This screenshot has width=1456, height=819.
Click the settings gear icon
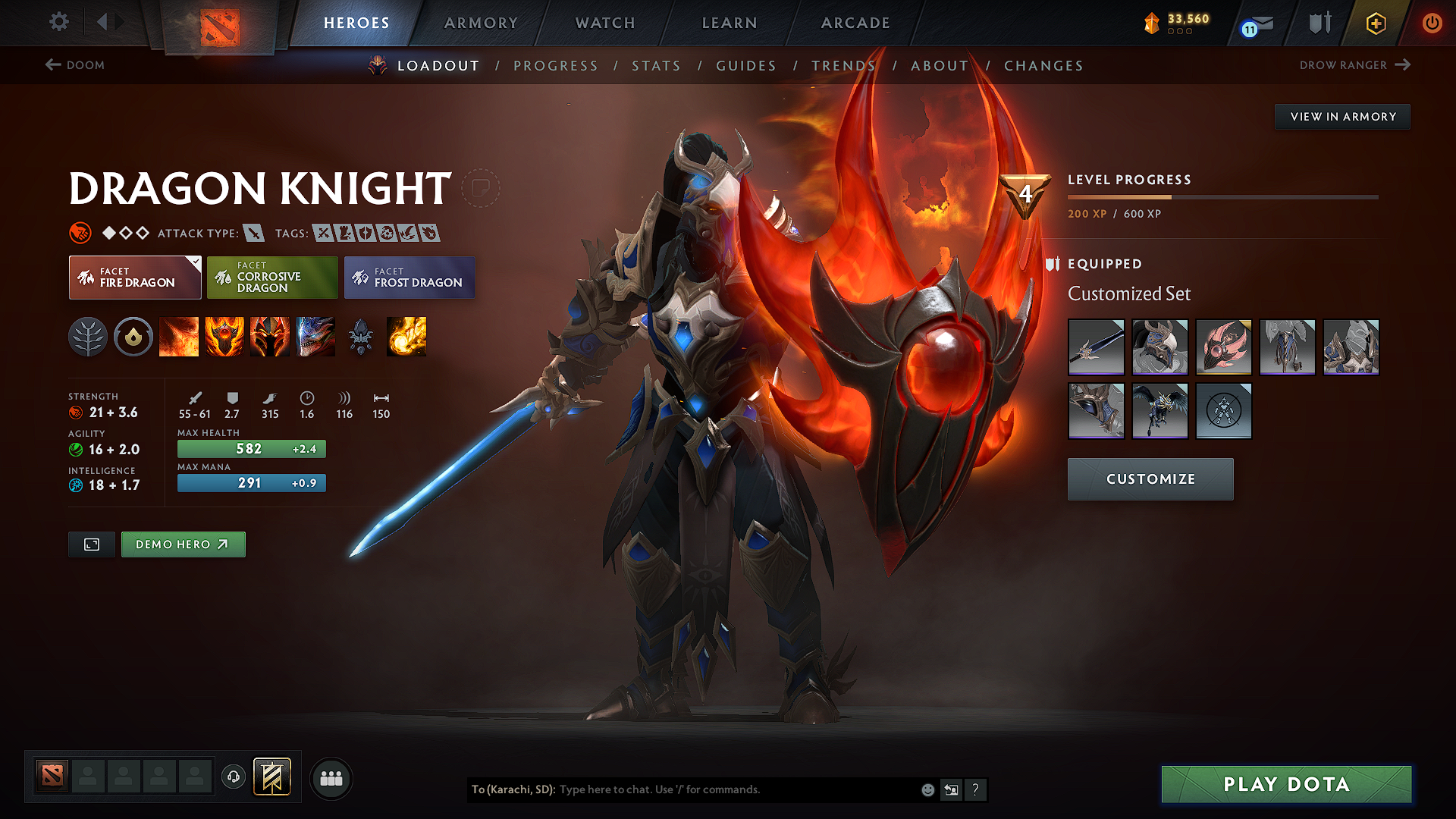click(x=58, y=22)
